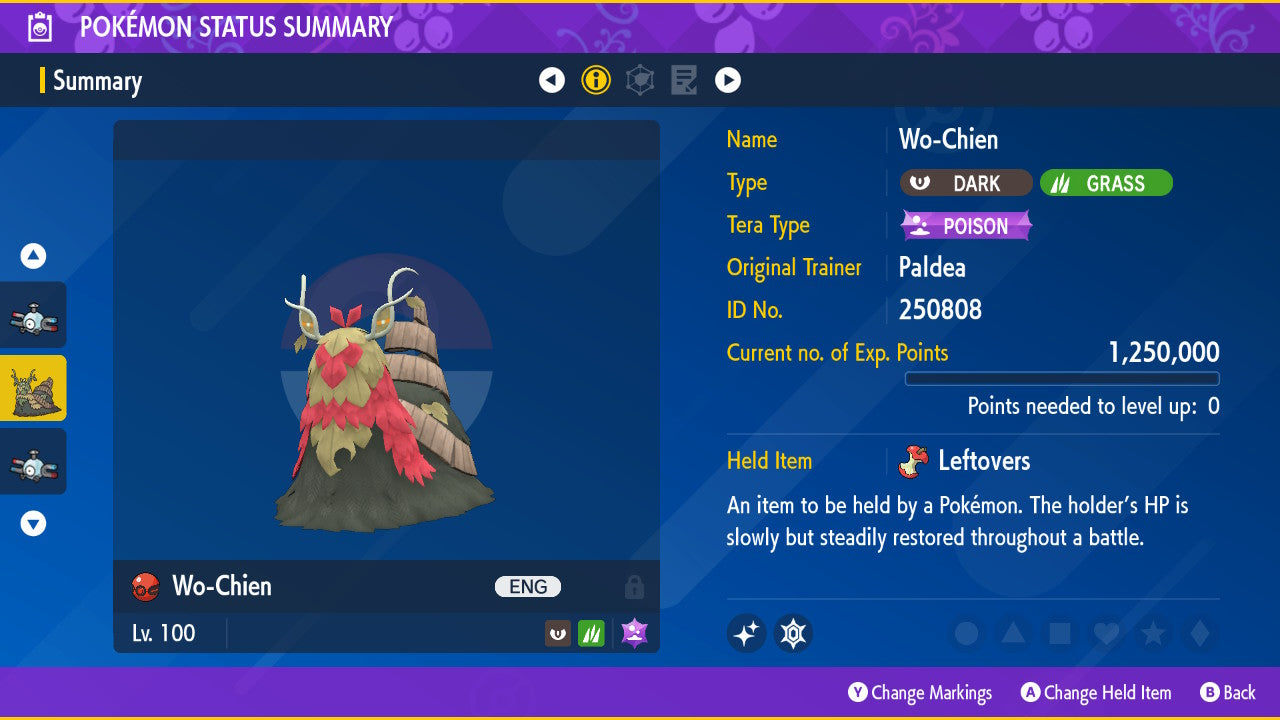
Task: Click the POISON Tera Type badge
Action: (965, 225)
